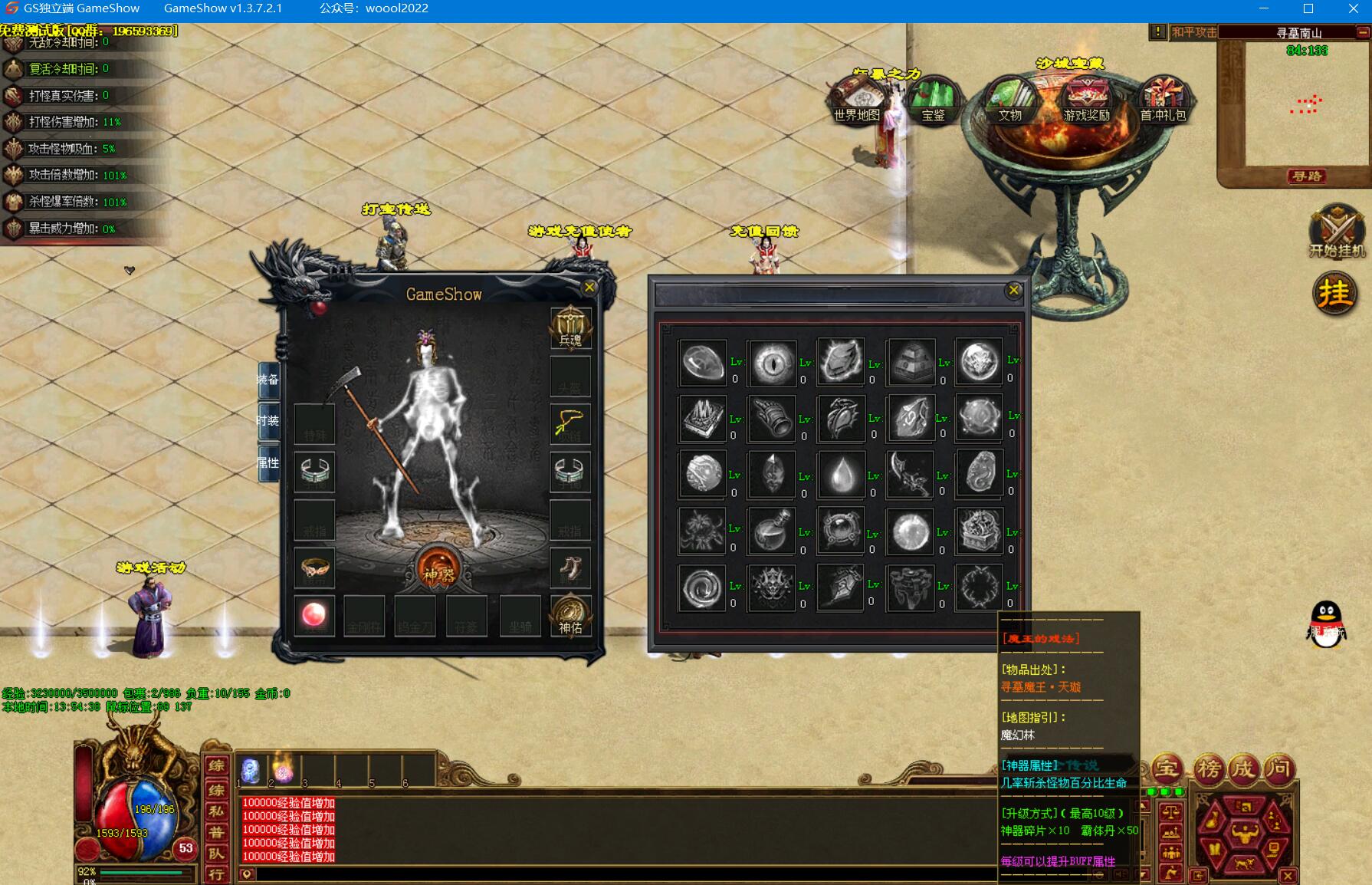Open the 神佑 panel
The height and width of the screenshot is (885, 1372).
coord(570,617)
